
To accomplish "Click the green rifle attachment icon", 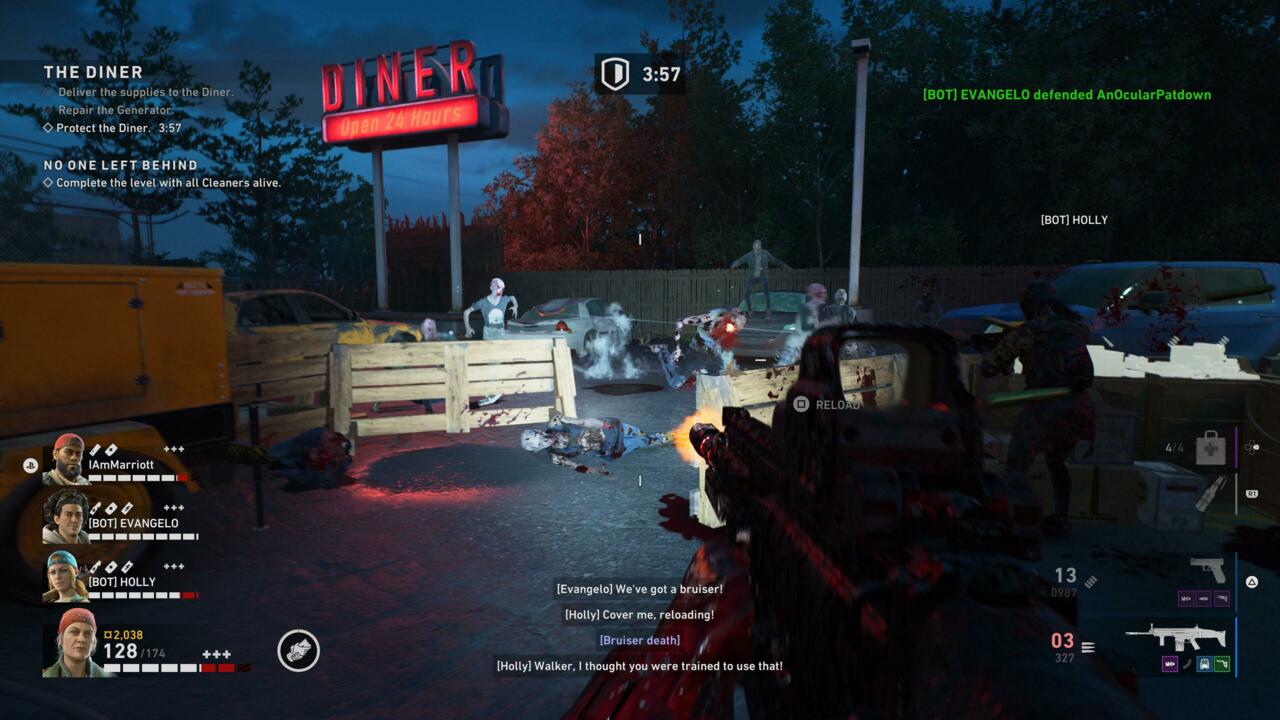I will pos(1221,663).
